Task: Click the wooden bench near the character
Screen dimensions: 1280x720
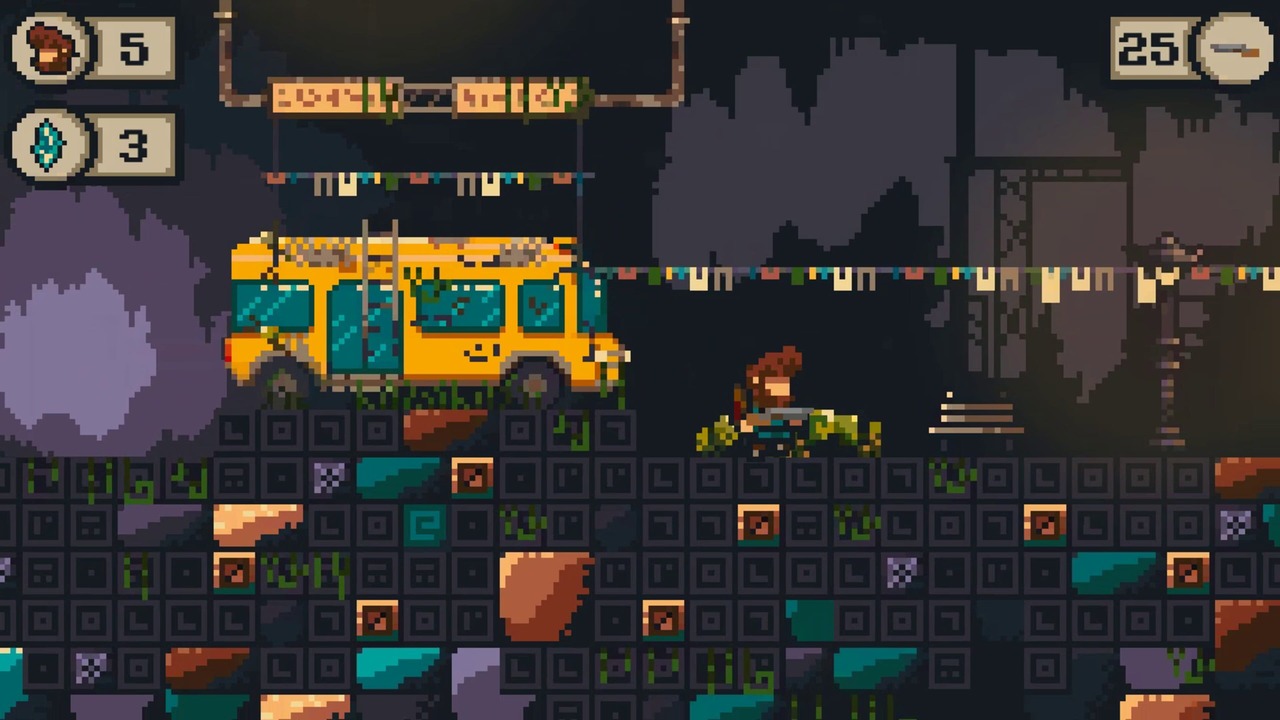Action: [x=975, y=420]
